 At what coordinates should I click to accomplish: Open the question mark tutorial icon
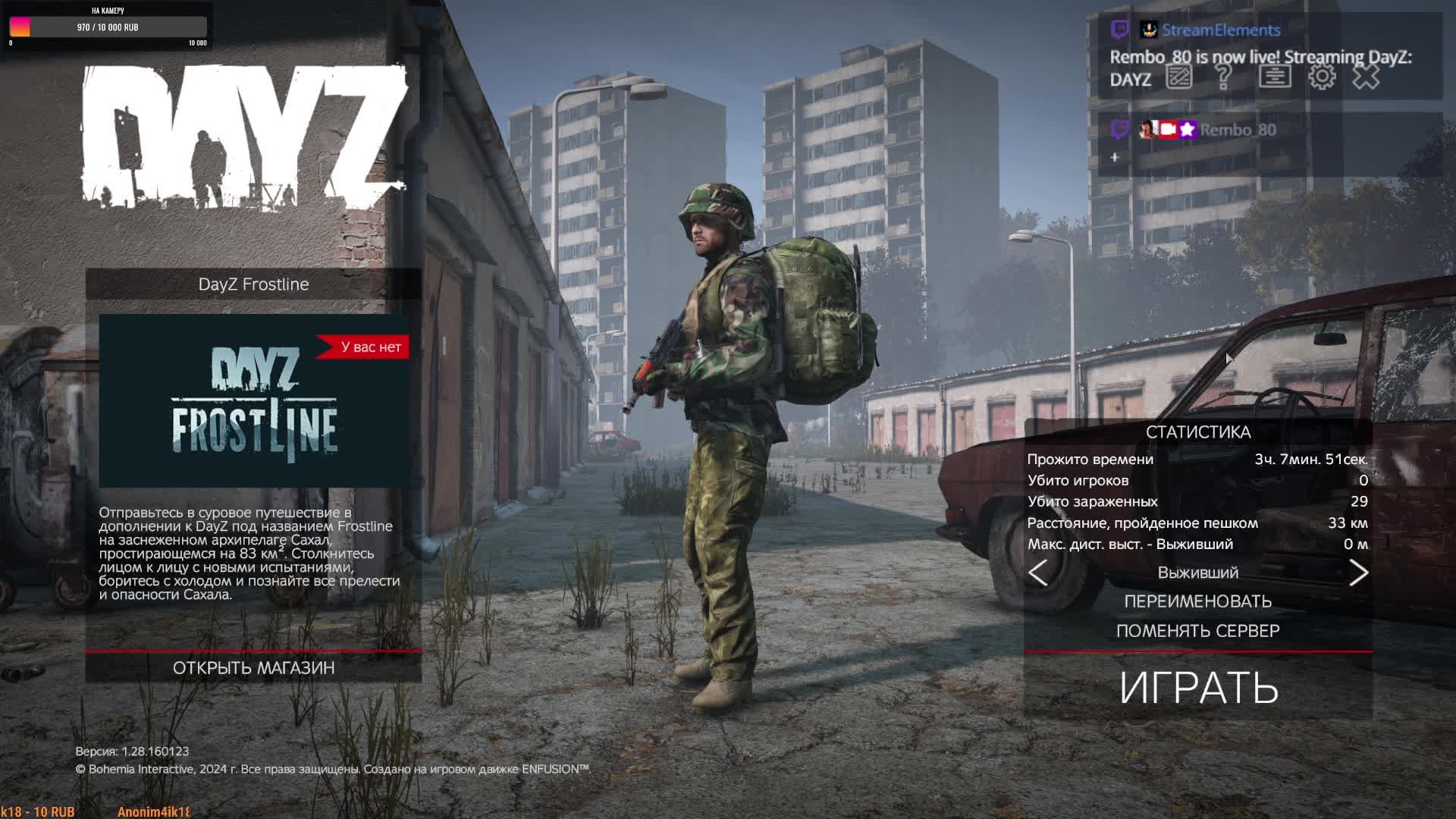click(1223, 77)
